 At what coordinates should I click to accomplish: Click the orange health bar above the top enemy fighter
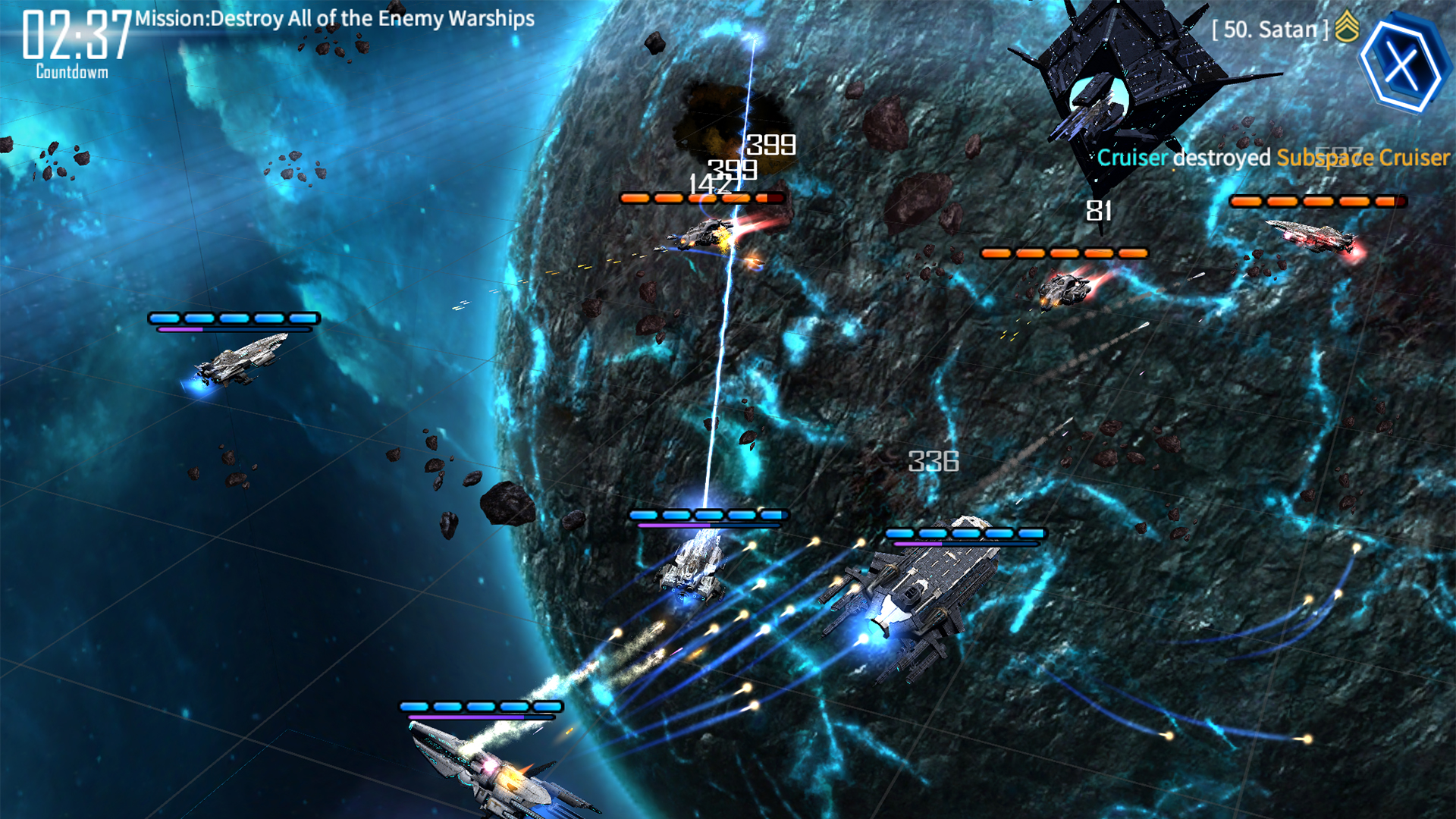[701, 197]
